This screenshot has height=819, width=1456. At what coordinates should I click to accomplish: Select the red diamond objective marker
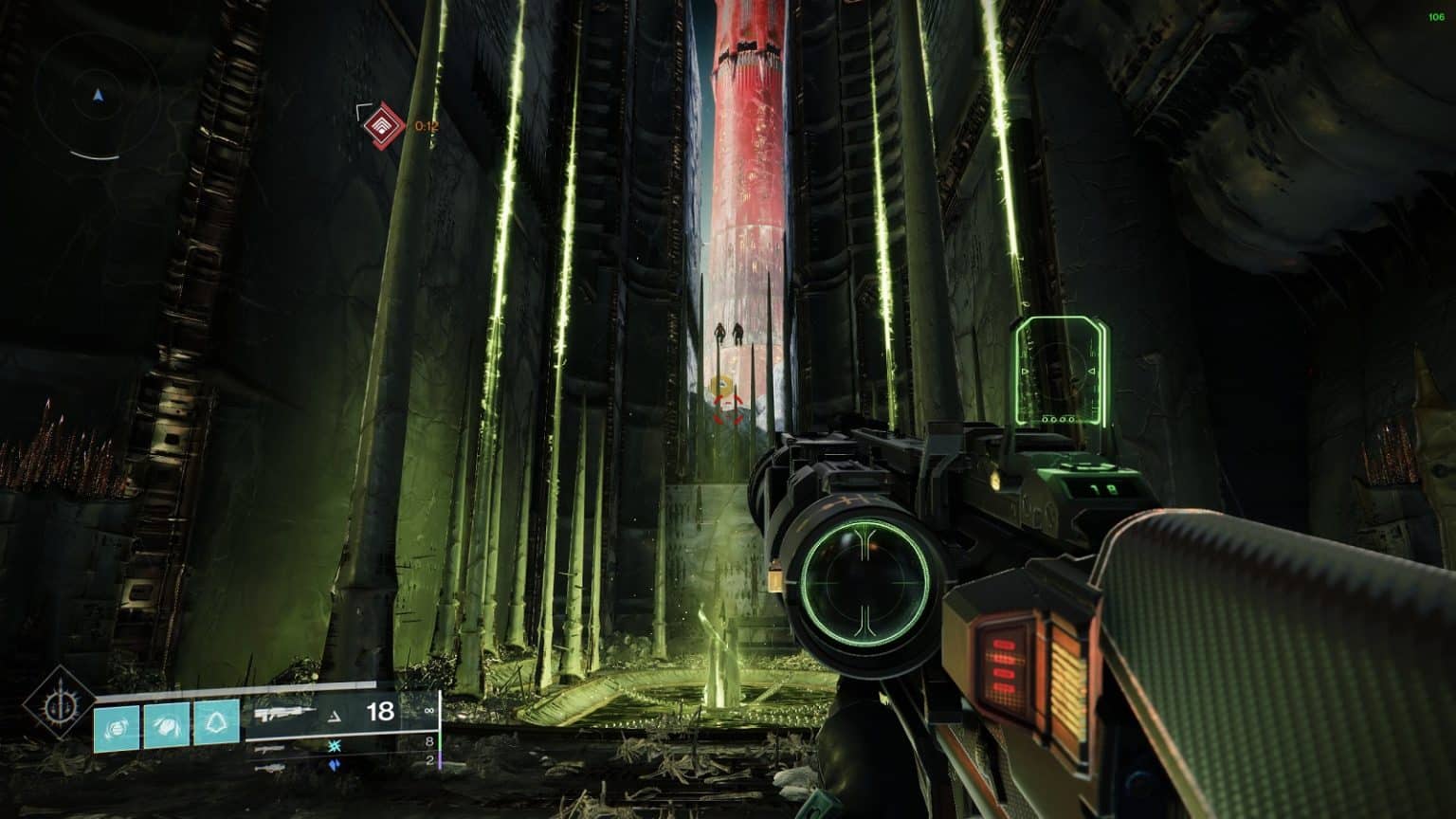pos(384,125)
